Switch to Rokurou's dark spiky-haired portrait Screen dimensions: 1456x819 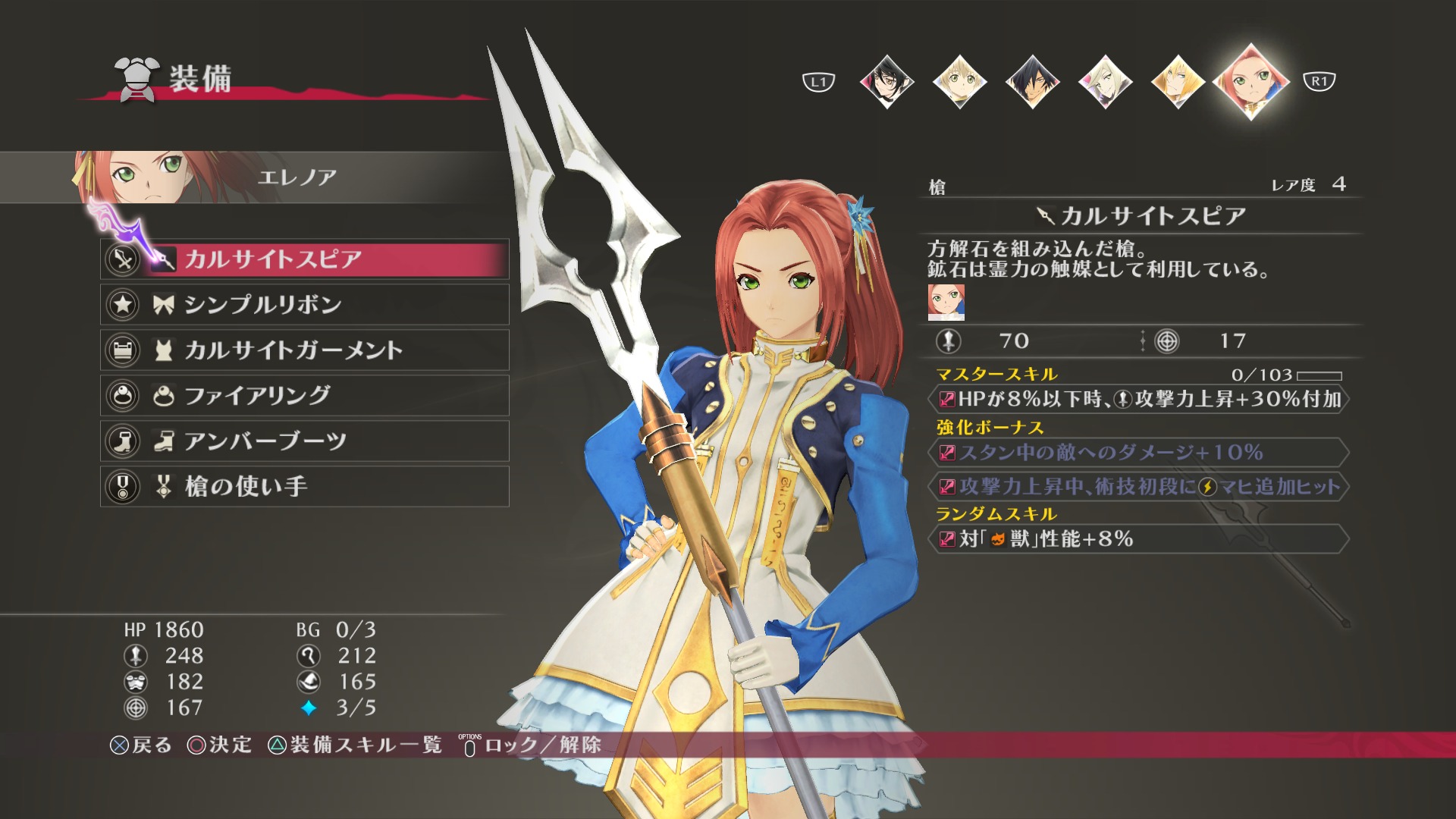pos(1032,81)
